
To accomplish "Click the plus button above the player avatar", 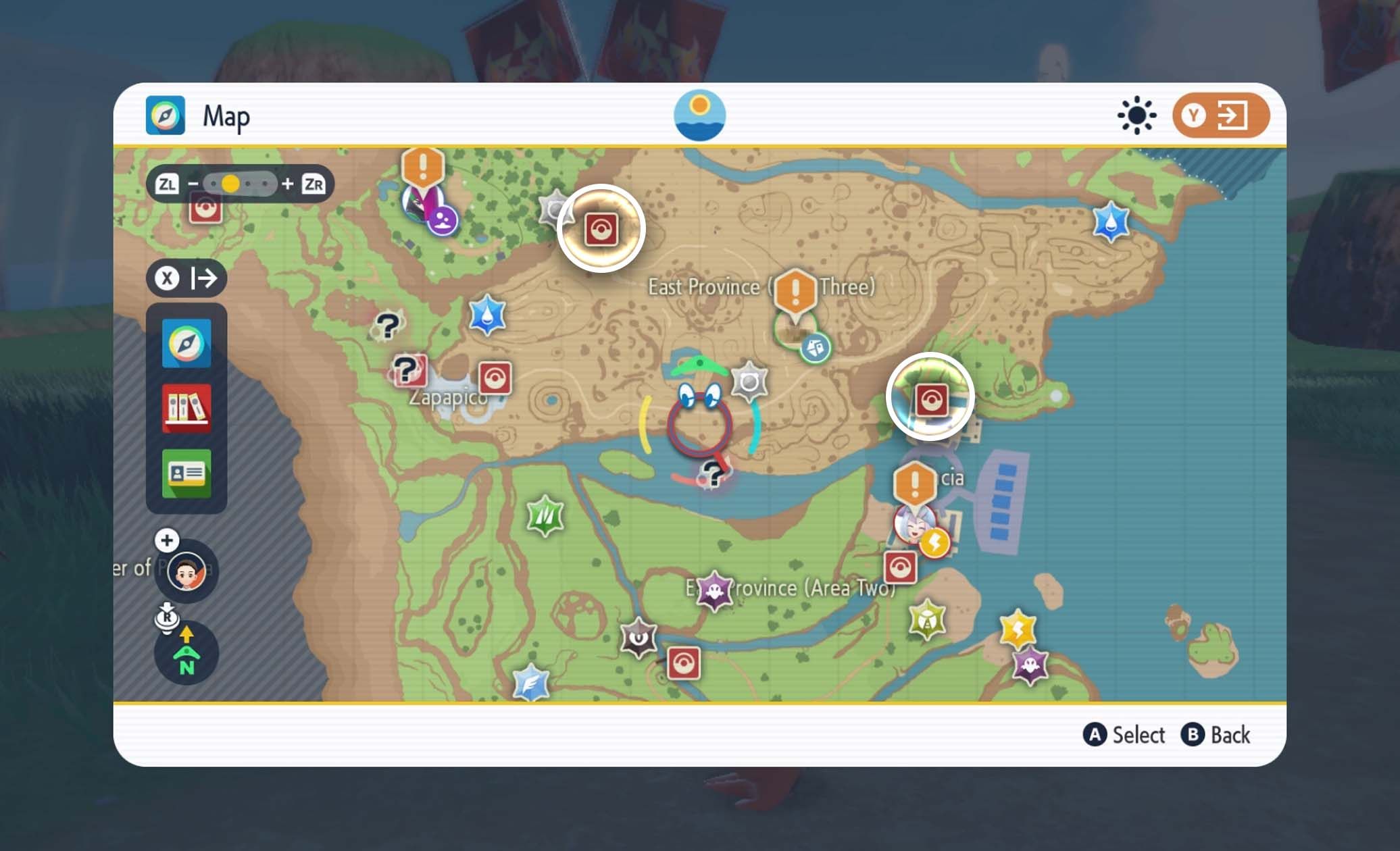I will (167, 540).
